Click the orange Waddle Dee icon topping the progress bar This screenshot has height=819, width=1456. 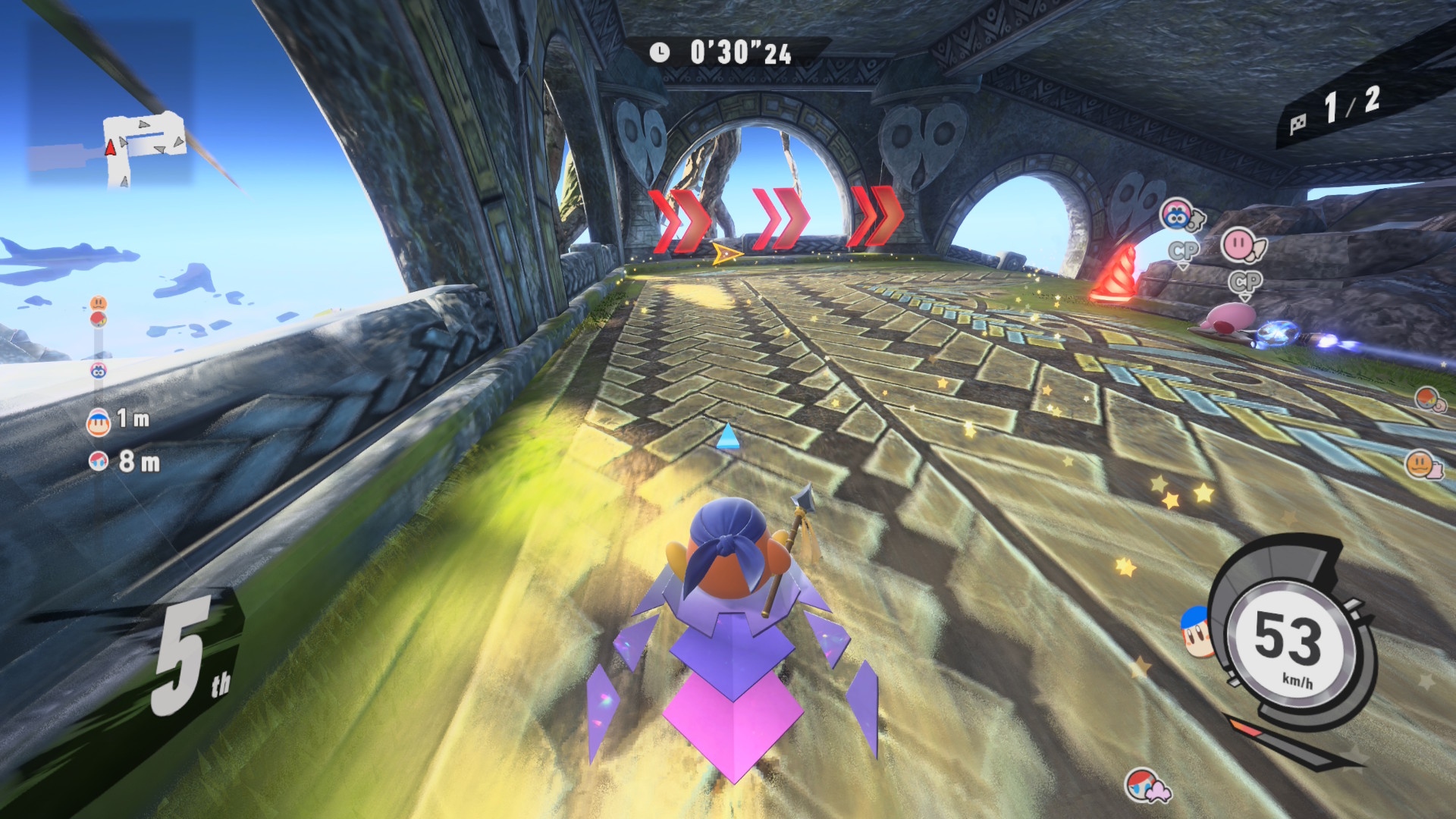click(x=99, y=303)
